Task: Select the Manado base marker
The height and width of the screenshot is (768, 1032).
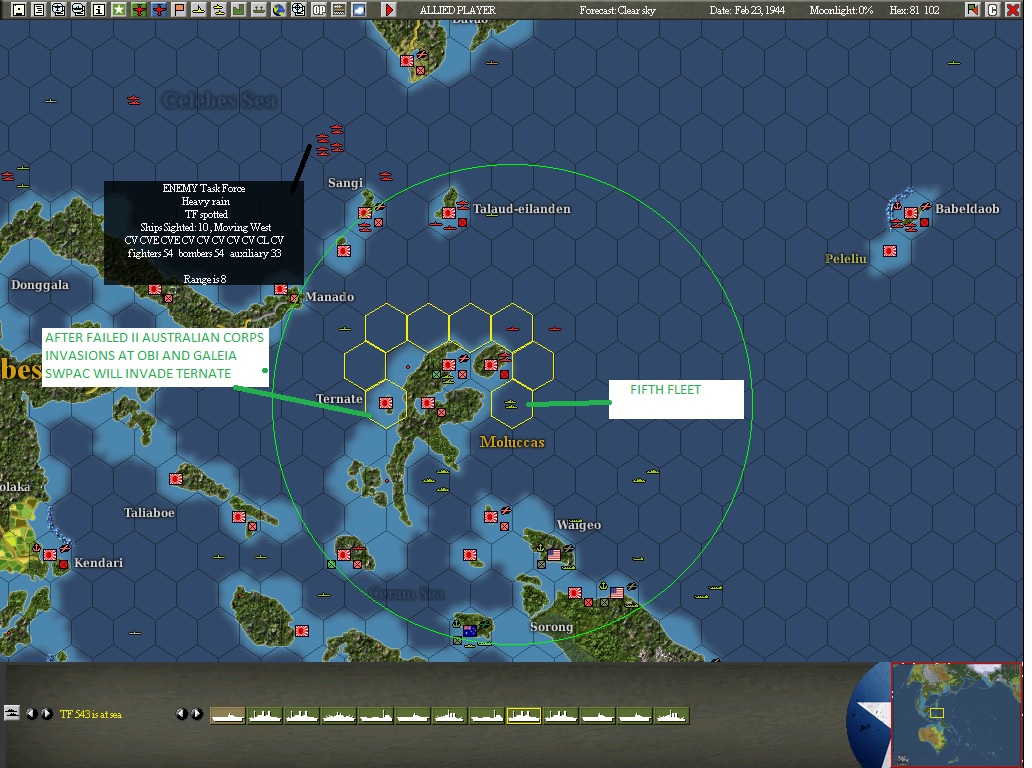Action: [x=294, y=297]
